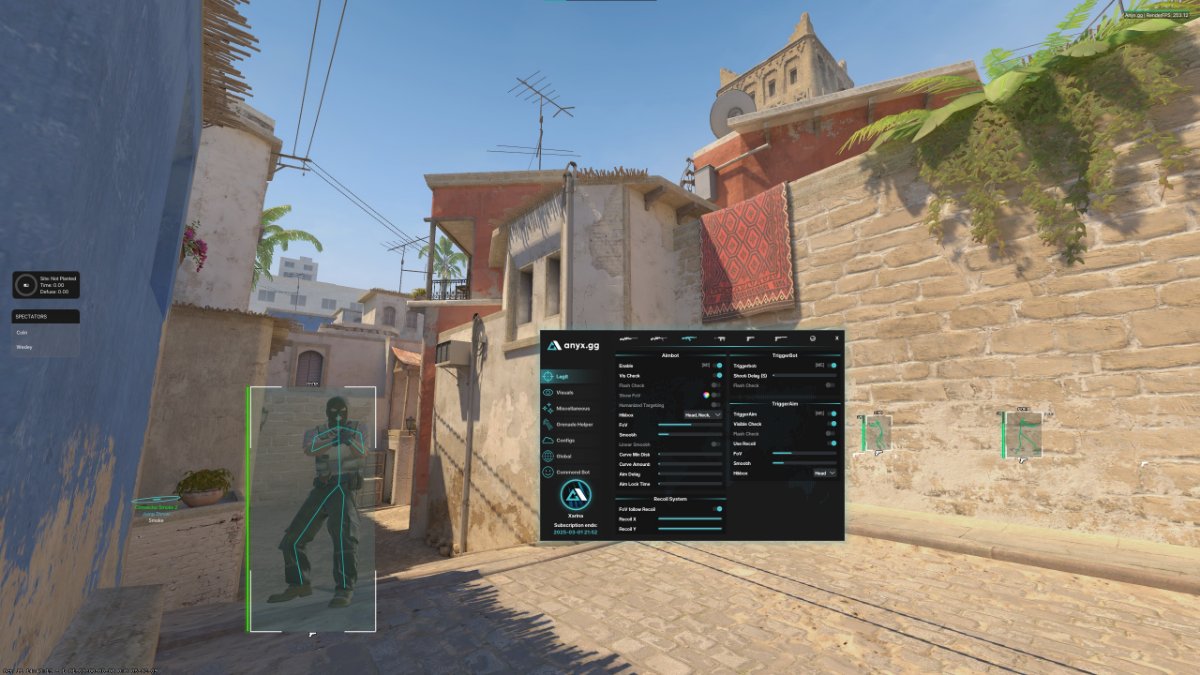
Task: Open the TriggerAim Hitbox dropdown
Action: point(824,472)
